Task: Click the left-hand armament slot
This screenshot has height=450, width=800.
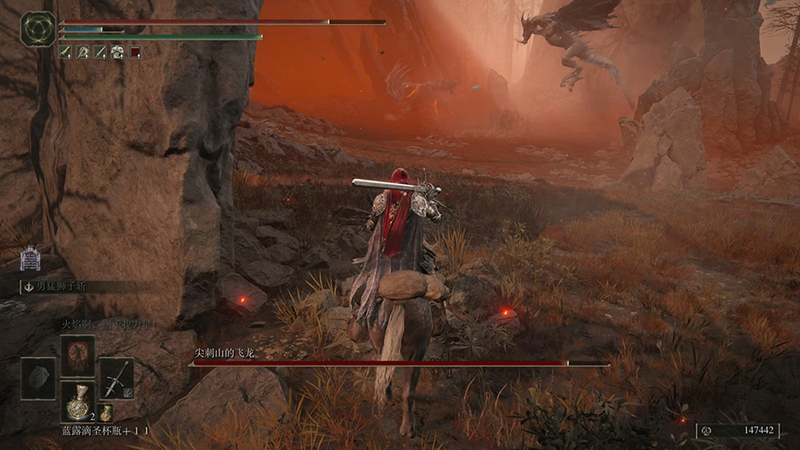Action: 38,378
